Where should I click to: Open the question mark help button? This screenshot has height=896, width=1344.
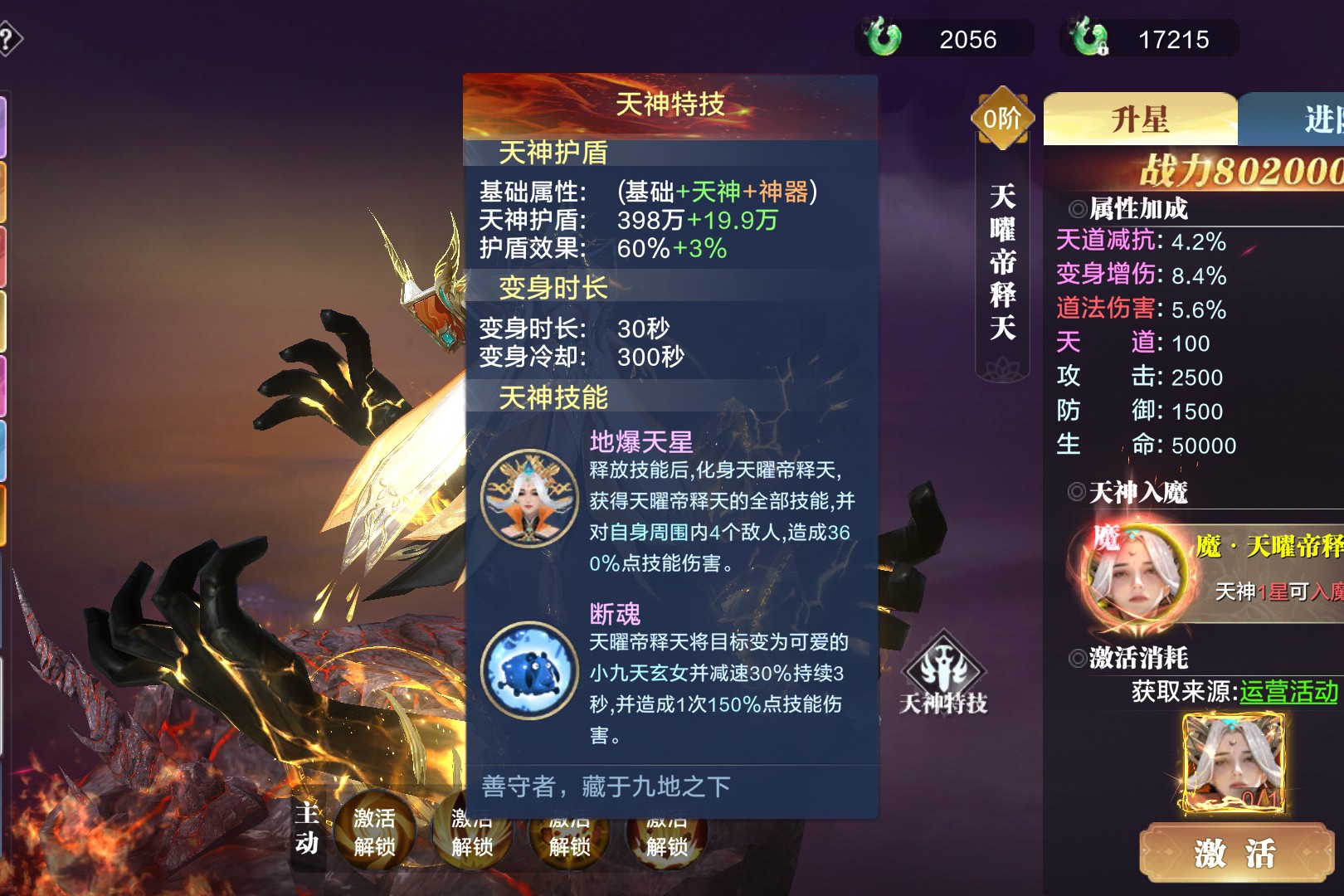click(8, 39)
